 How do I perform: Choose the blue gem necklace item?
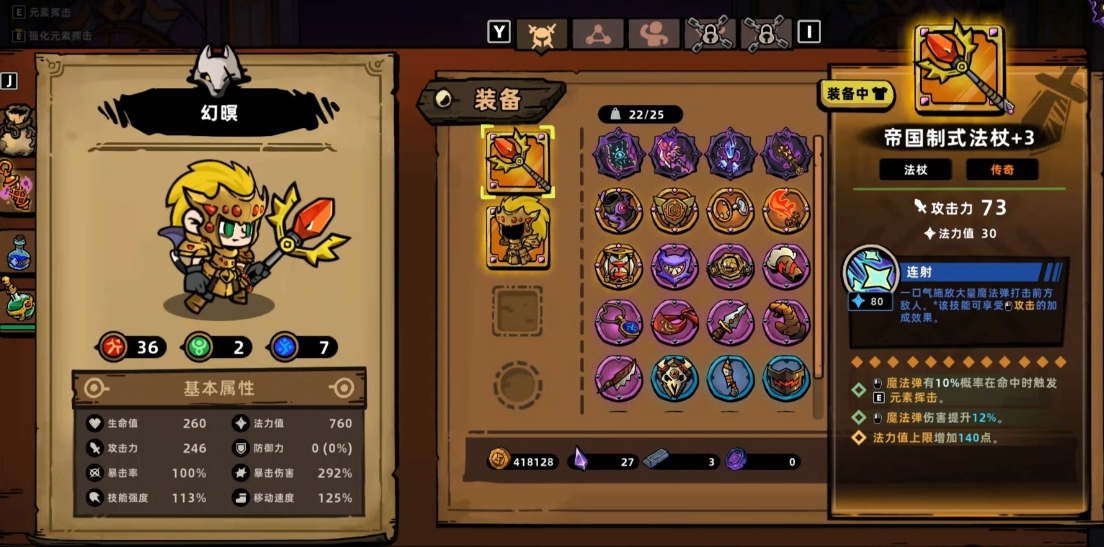point(619,323)
